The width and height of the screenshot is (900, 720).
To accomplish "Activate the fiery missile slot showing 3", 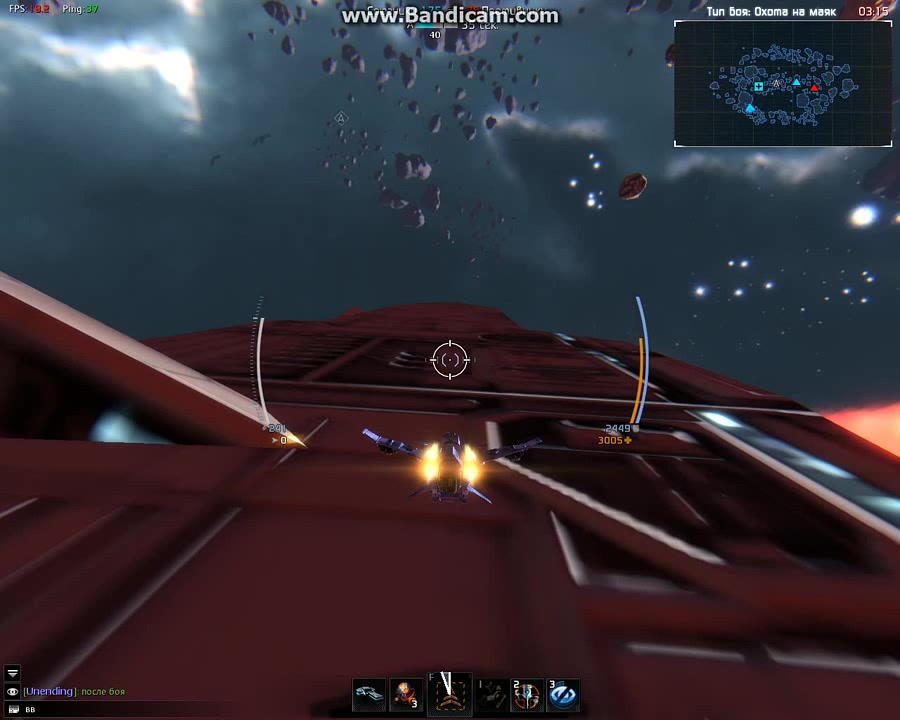I will click(x=406, y=695).
